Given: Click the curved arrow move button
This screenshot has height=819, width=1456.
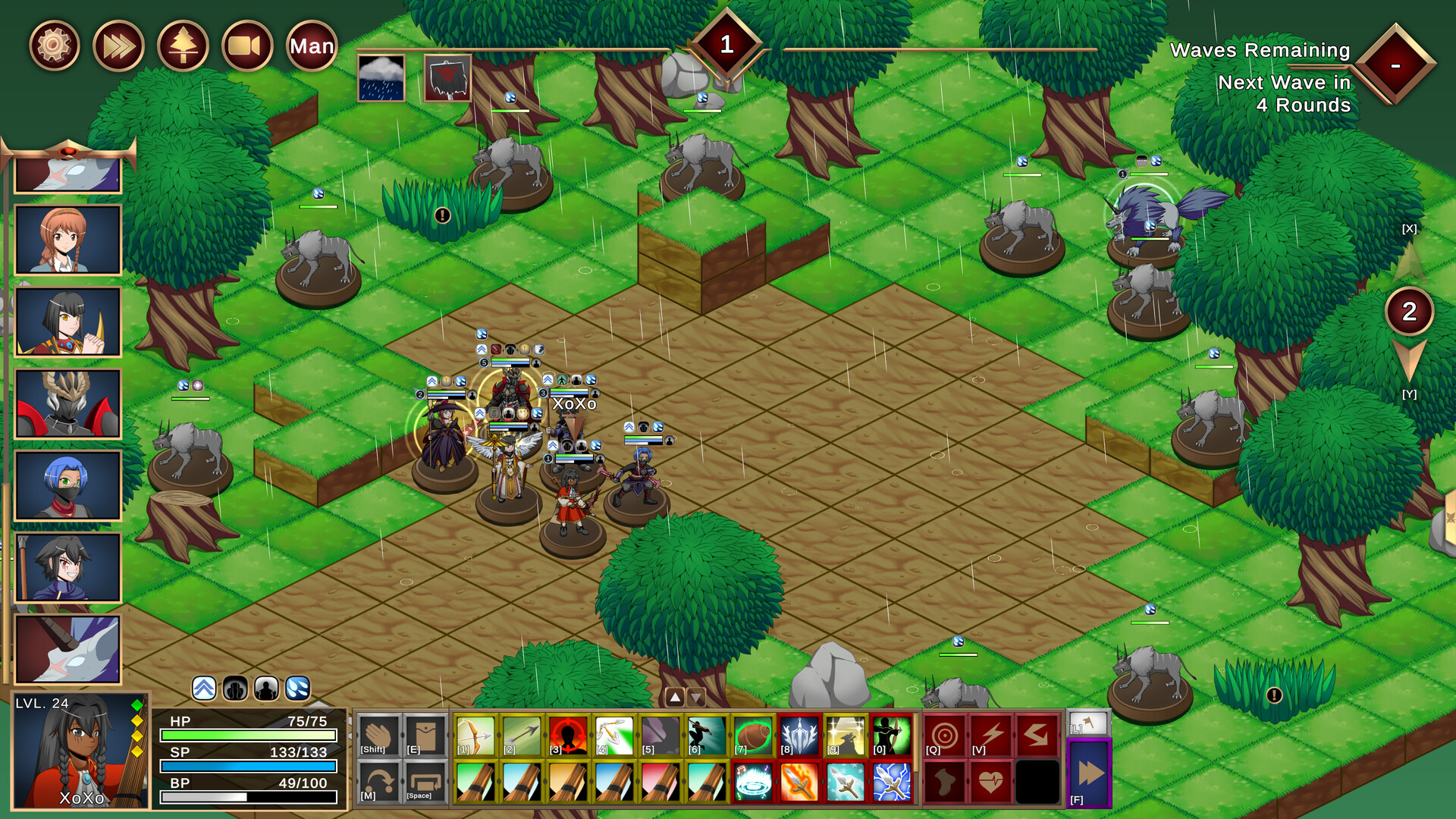Looking at the screenshot, I should tap(378, 781).
